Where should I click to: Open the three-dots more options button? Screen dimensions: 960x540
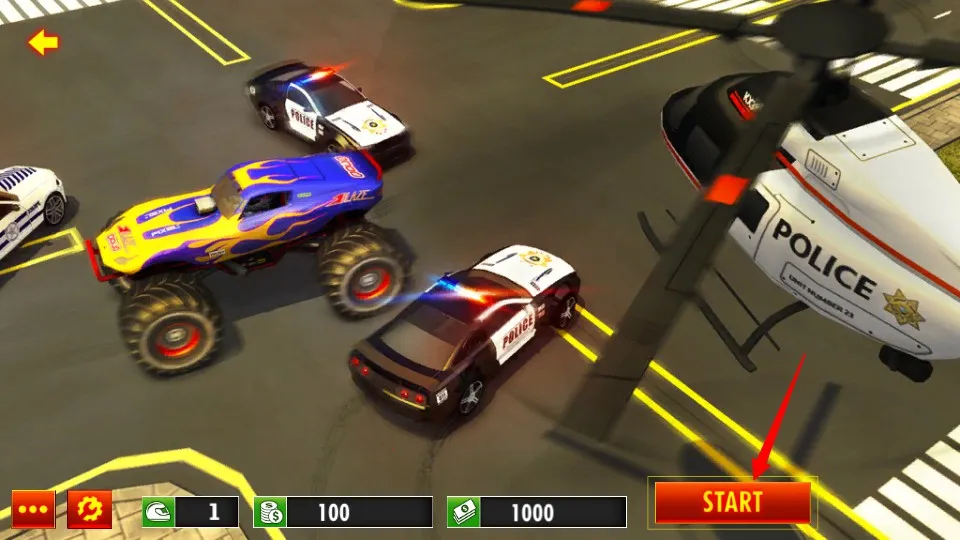coord(33,510)
